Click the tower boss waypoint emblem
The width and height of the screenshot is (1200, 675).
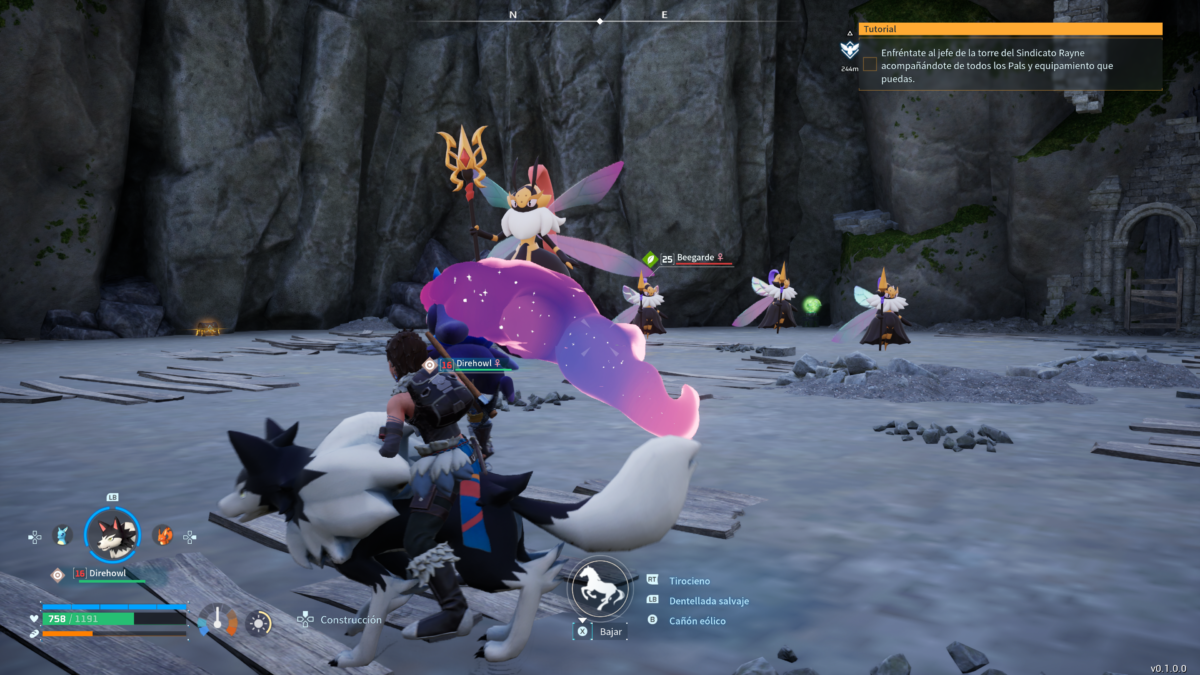[x=849, y=50]
